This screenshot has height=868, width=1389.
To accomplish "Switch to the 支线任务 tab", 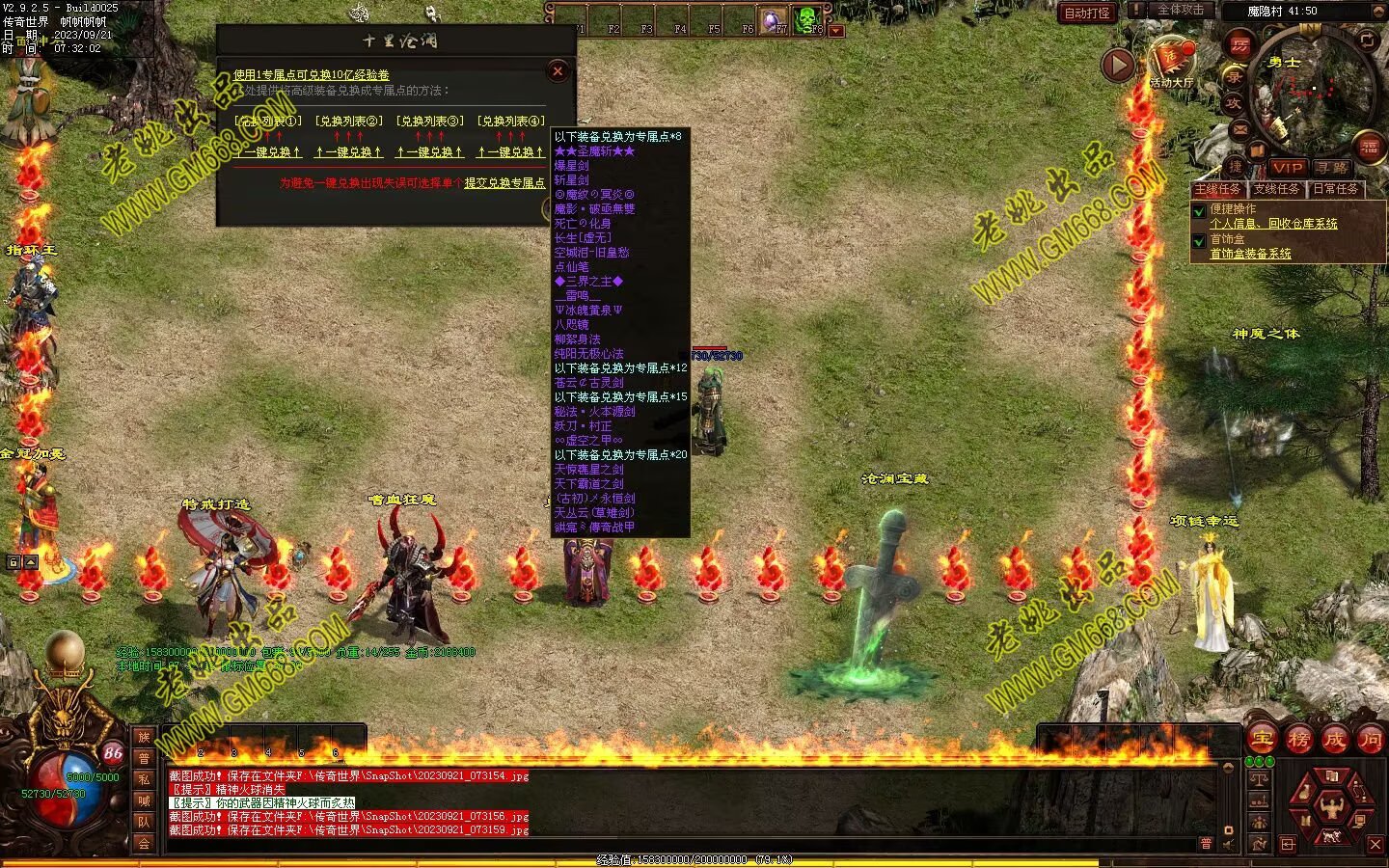I will pyautogui.click(x=1276, y=189).
